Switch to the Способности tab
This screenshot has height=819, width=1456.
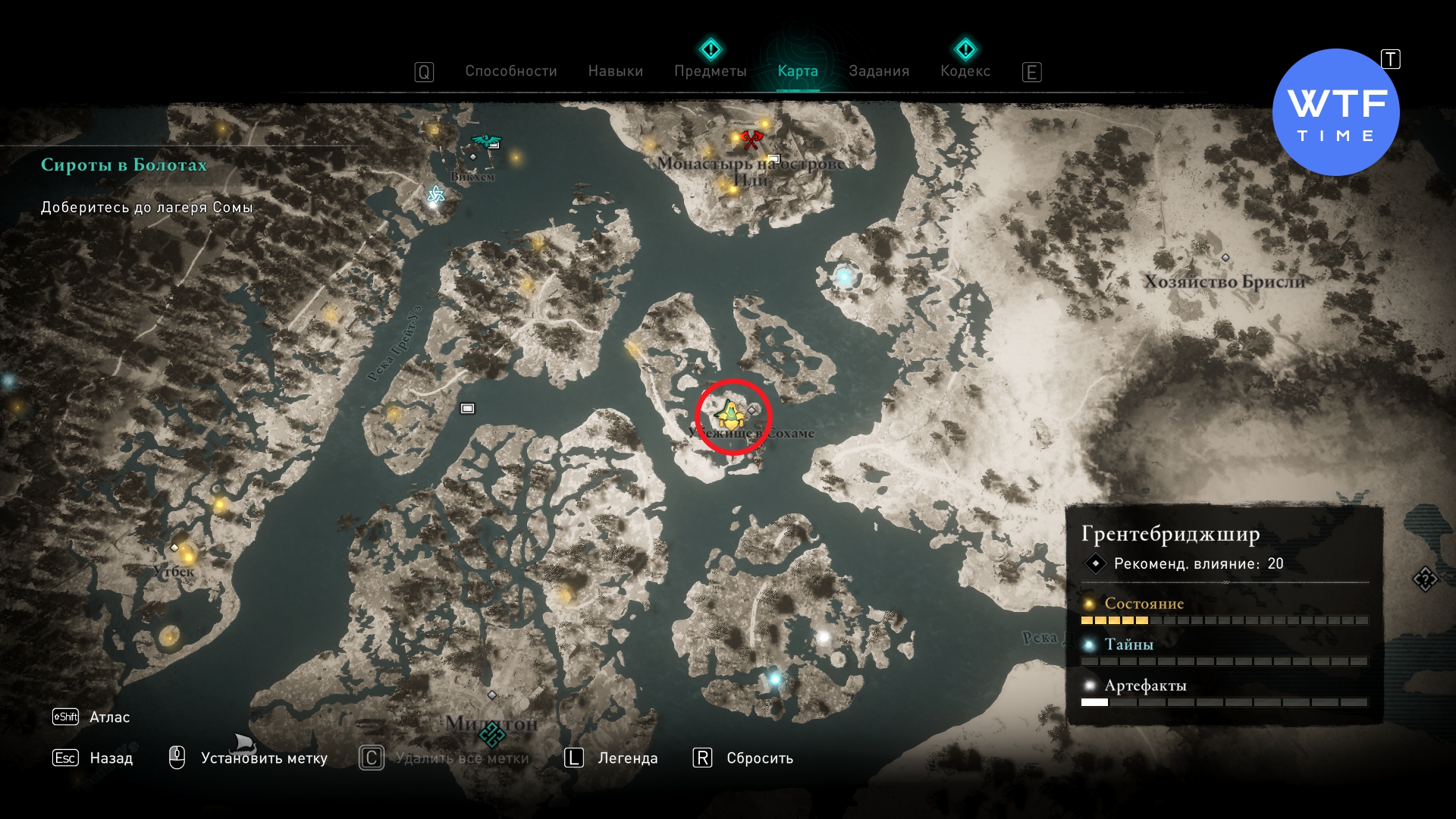[x=510, y=71]
